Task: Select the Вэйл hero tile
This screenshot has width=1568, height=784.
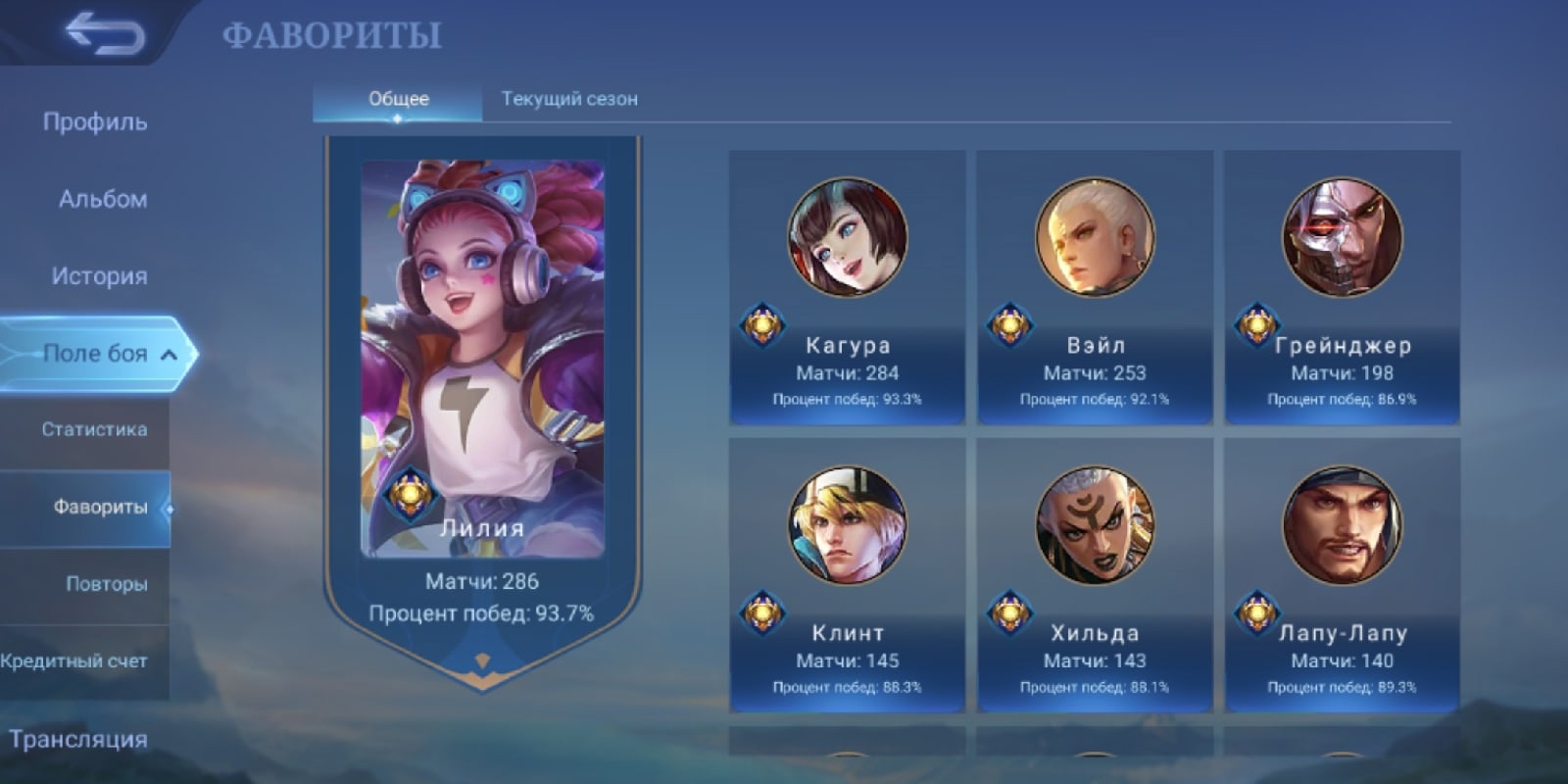Action: pos(1095,287)
